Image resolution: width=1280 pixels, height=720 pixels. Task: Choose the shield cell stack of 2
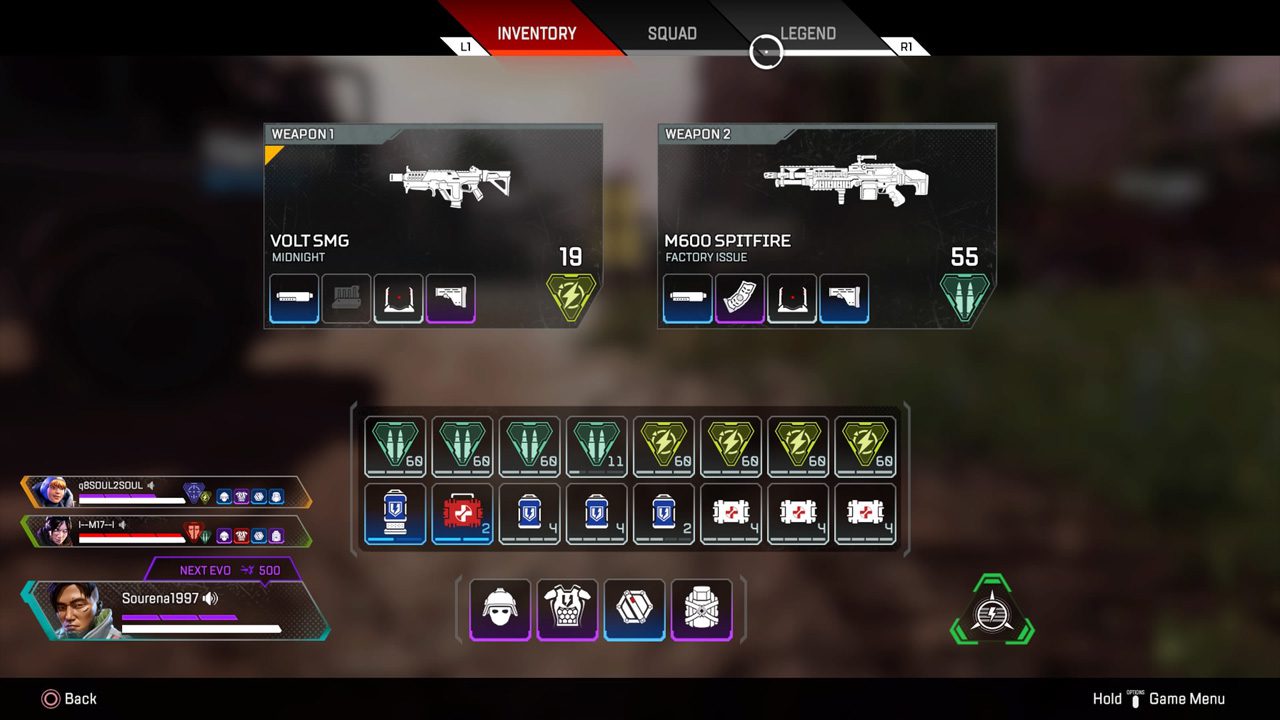(664, 514)
